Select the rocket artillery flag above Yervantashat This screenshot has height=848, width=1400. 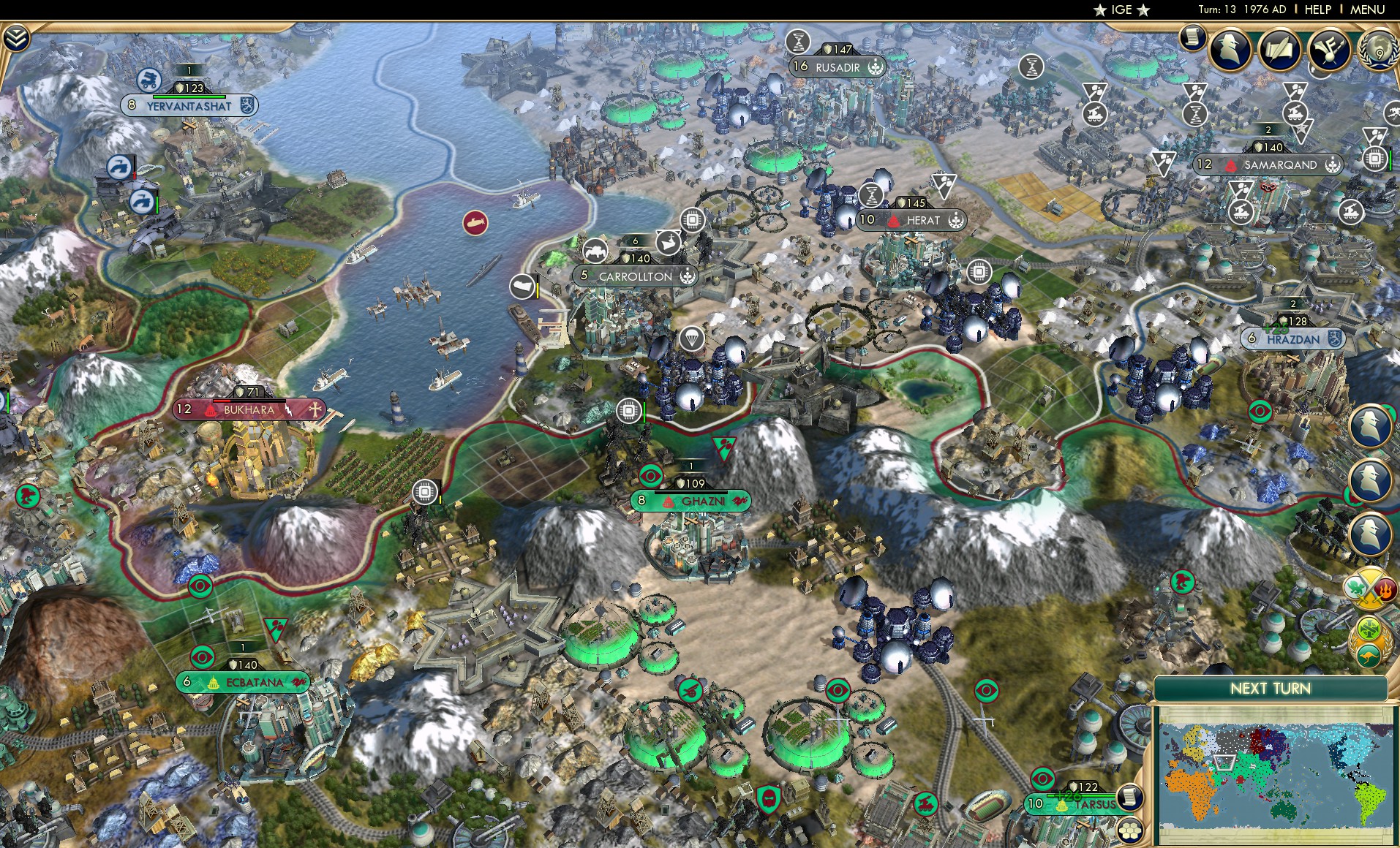click(148, 80)
